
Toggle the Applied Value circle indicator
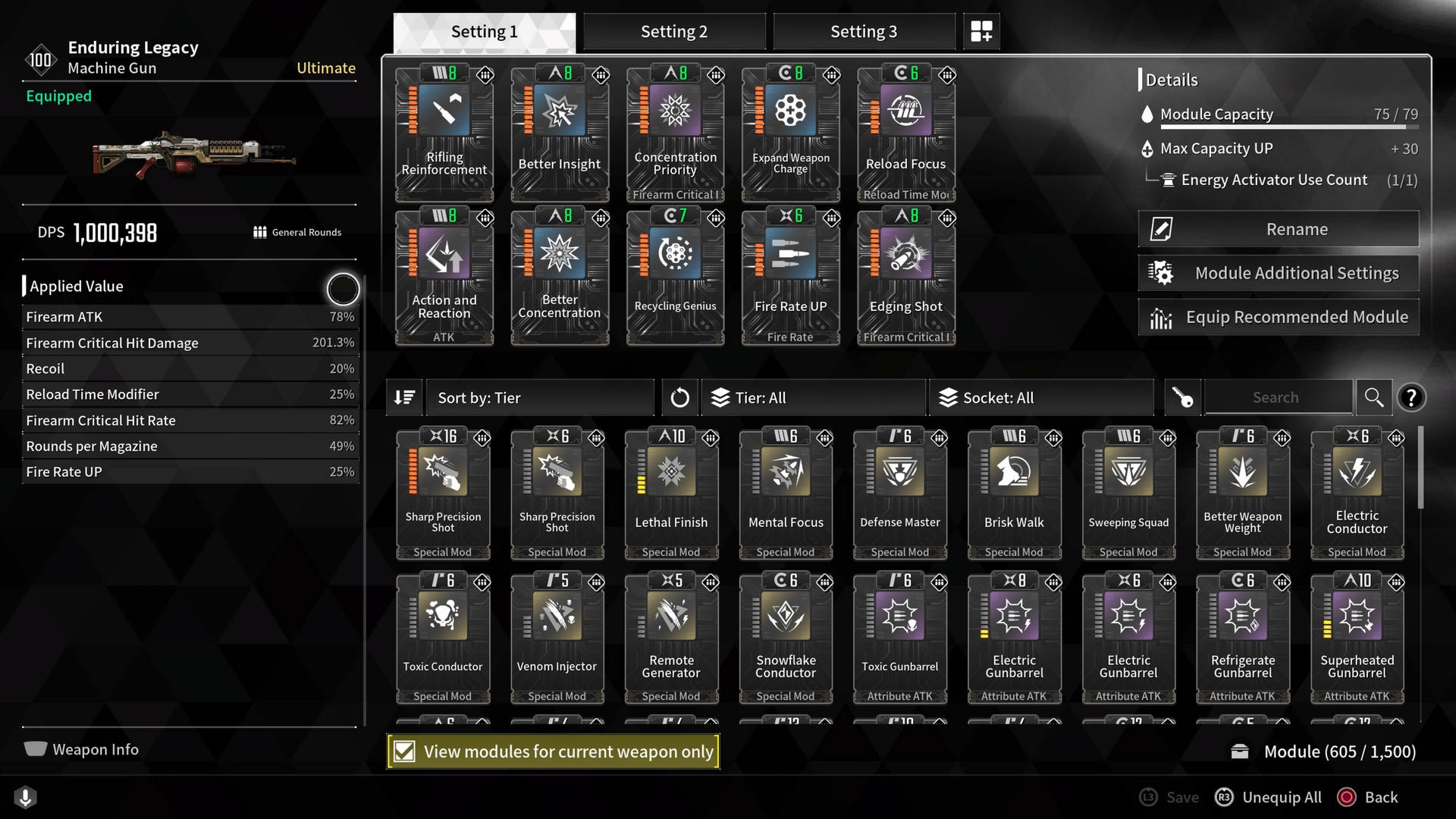click(343, 289)
